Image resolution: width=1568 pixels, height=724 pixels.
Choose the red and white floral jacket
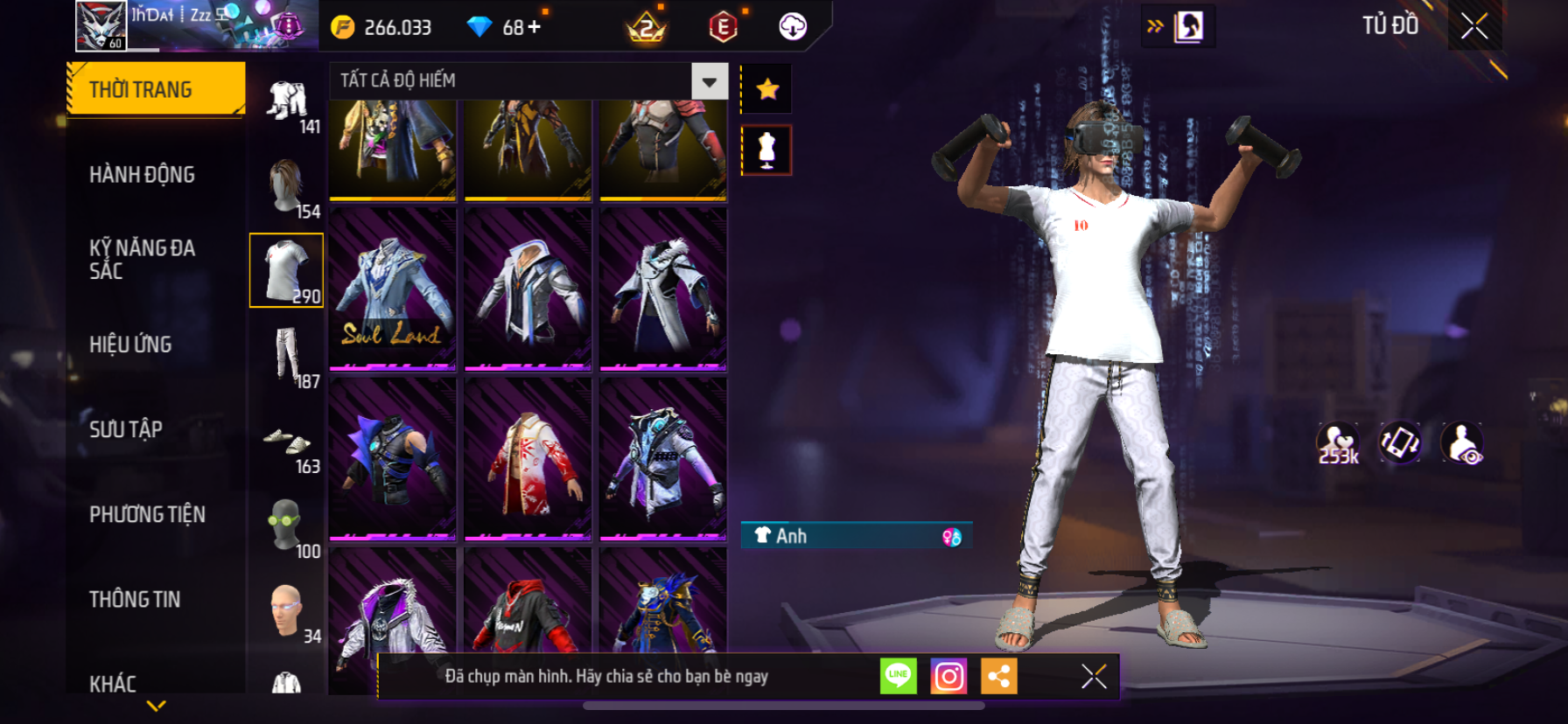[528, 459]
